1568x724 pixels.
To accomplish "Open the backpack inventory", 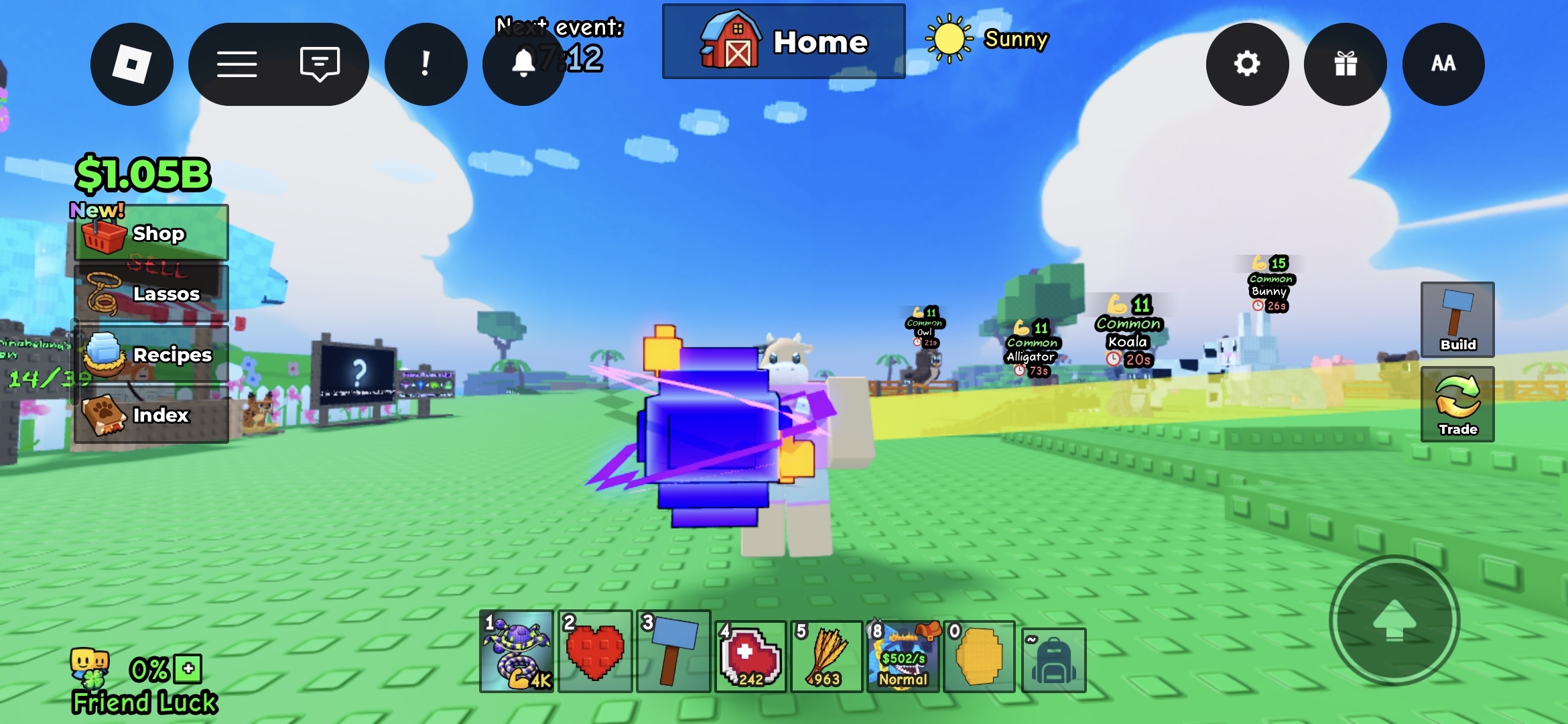I will [x=1053, y=660].
